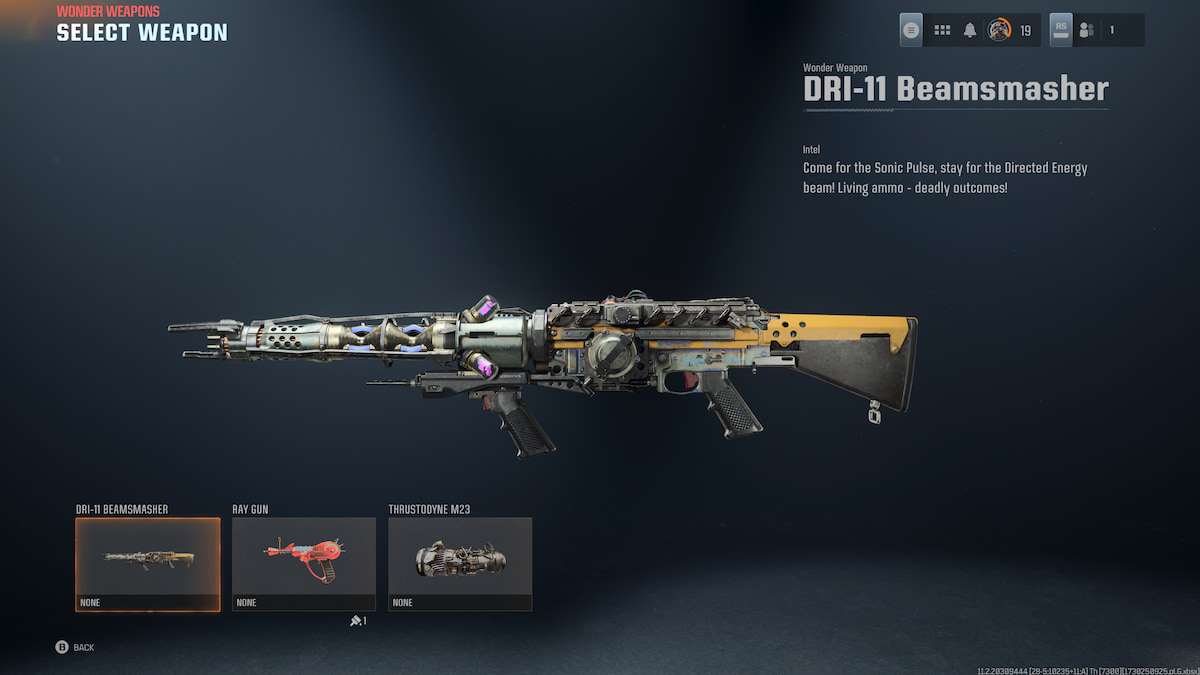The height and width of the screenshot is (675, 1200).
Task: Choose the Ray Gun weapon tile
Action: 304,563
